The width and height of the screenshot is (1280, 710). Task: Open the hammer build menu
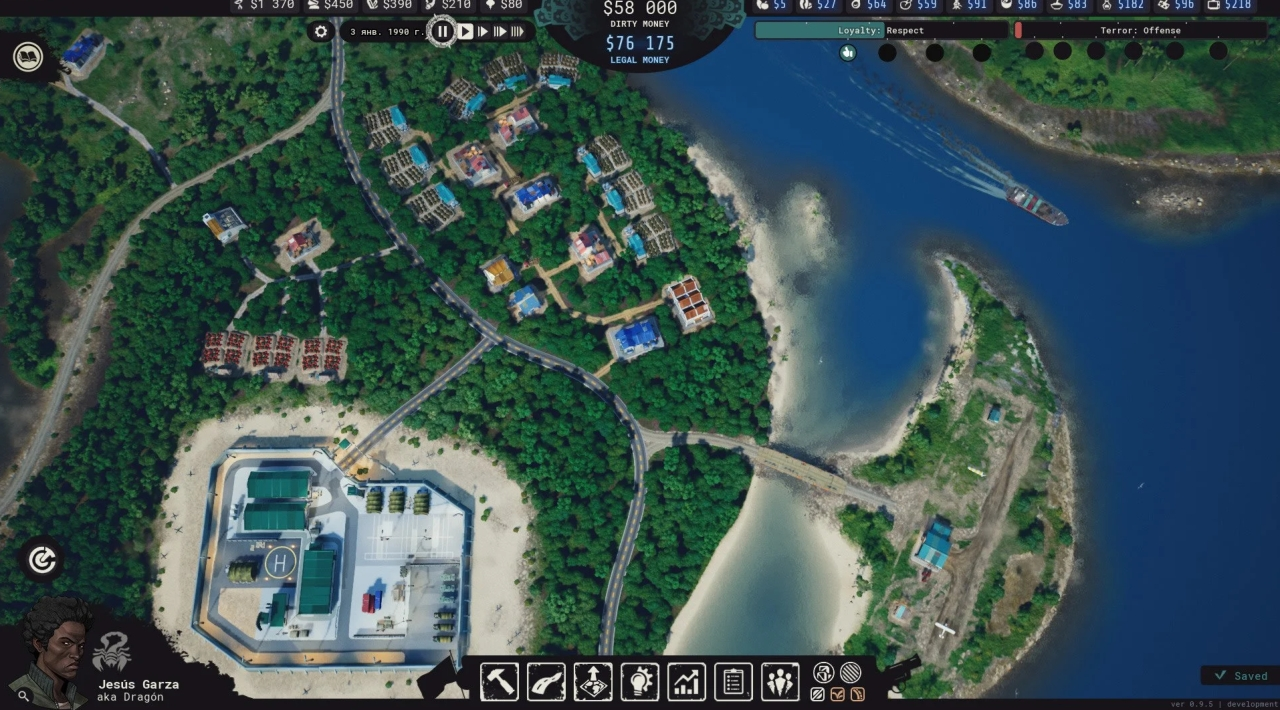point(499,682)
